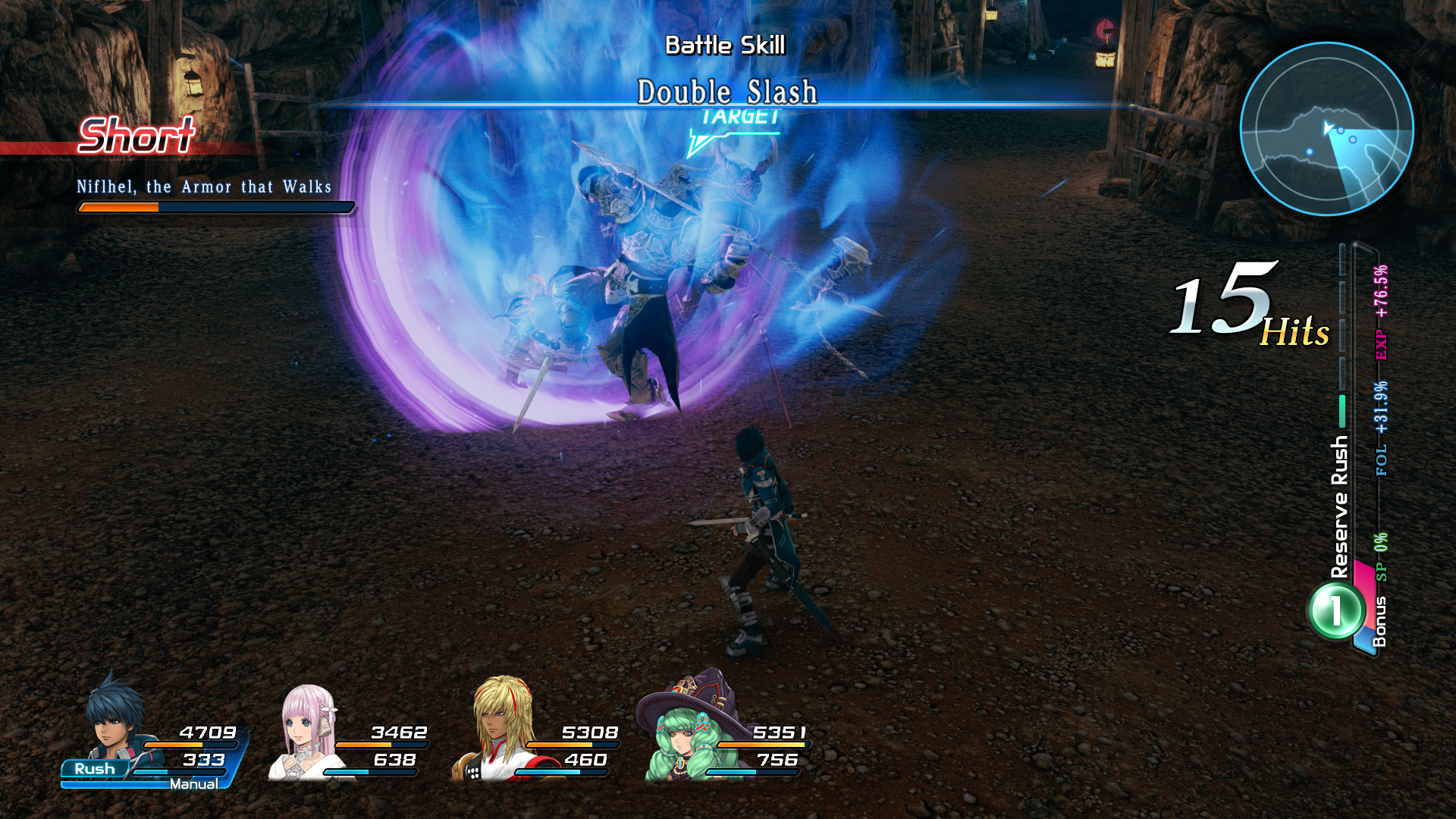Click the player arrow on the minimap
The image size is (1456, 819).
click(1329, 127)
